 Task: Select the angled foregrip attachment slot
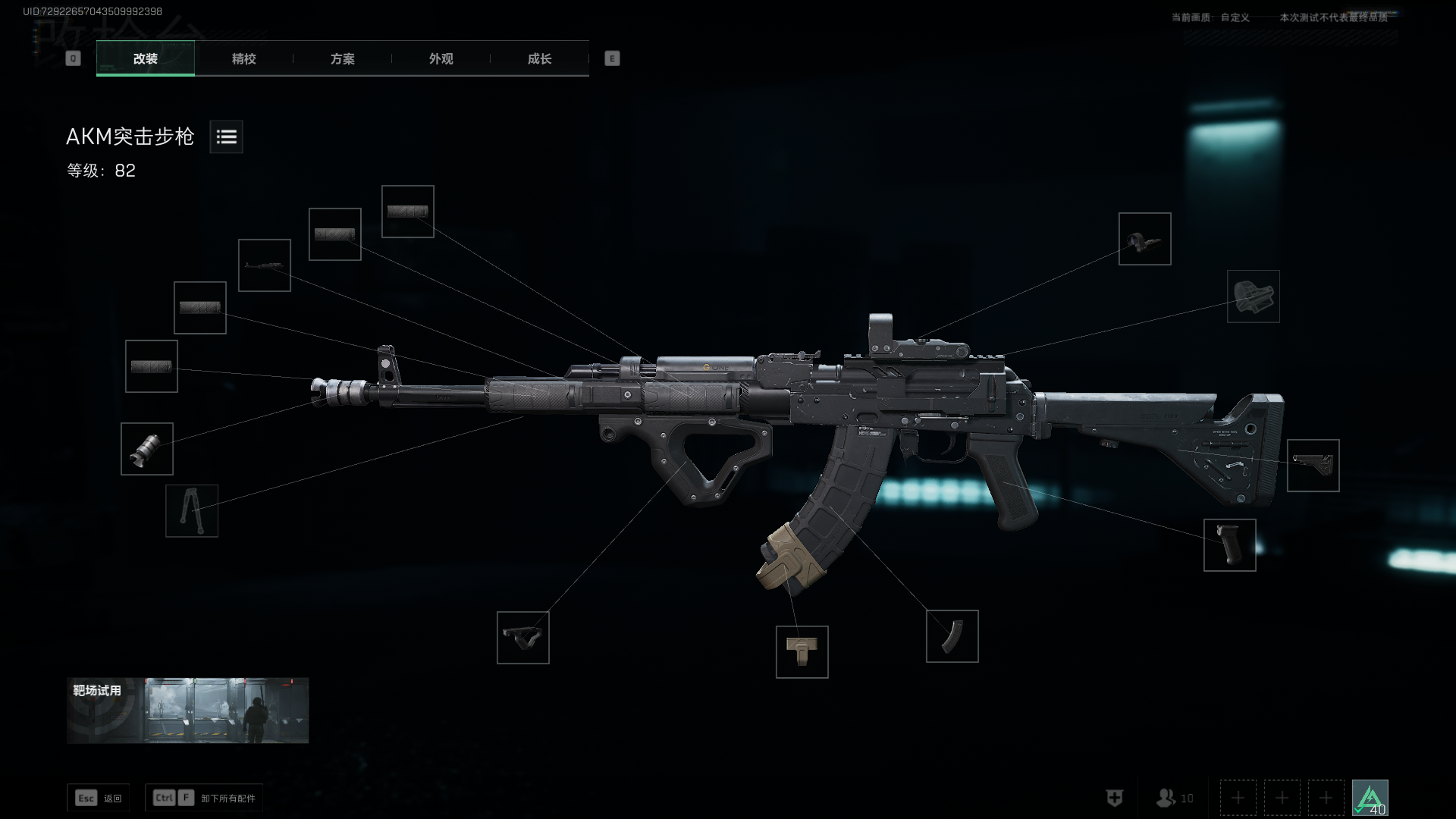coord(523,638)
